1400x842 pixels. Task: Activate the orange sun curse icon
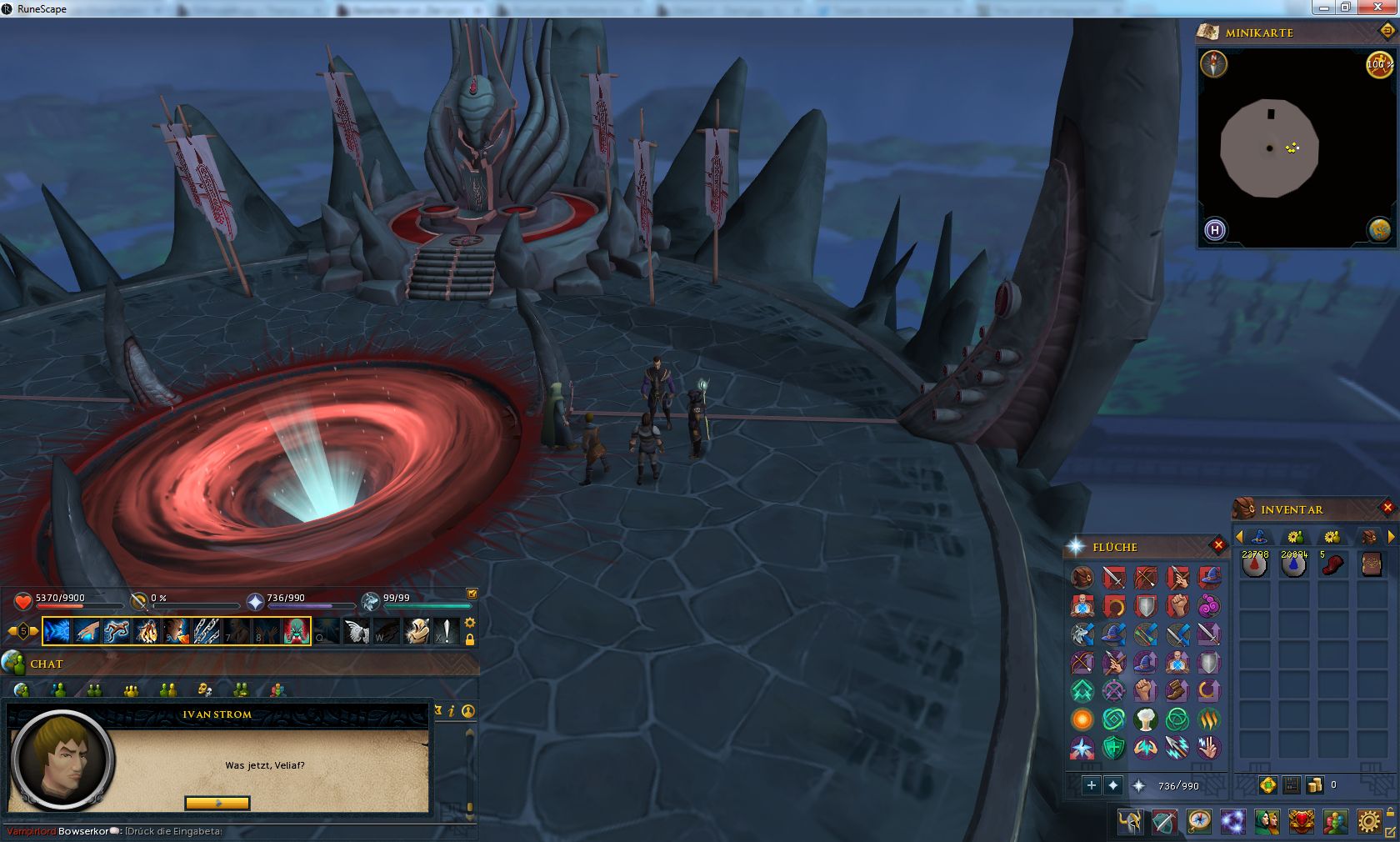pyautogui.click(x=1082, y=719)
